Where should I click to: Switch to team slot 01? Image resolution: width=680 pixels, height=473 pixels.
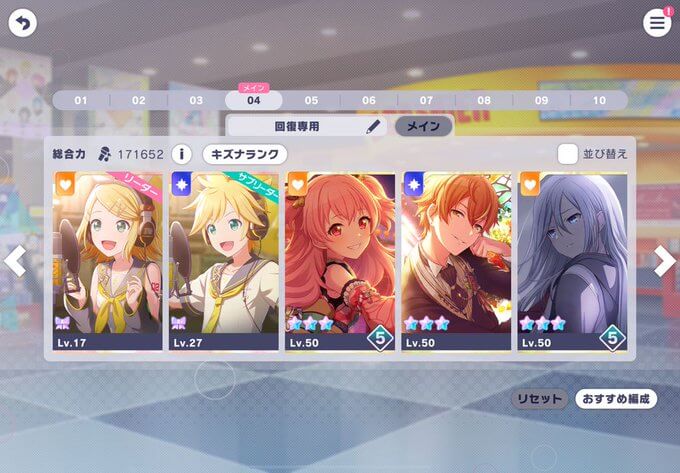pos(81,100)
